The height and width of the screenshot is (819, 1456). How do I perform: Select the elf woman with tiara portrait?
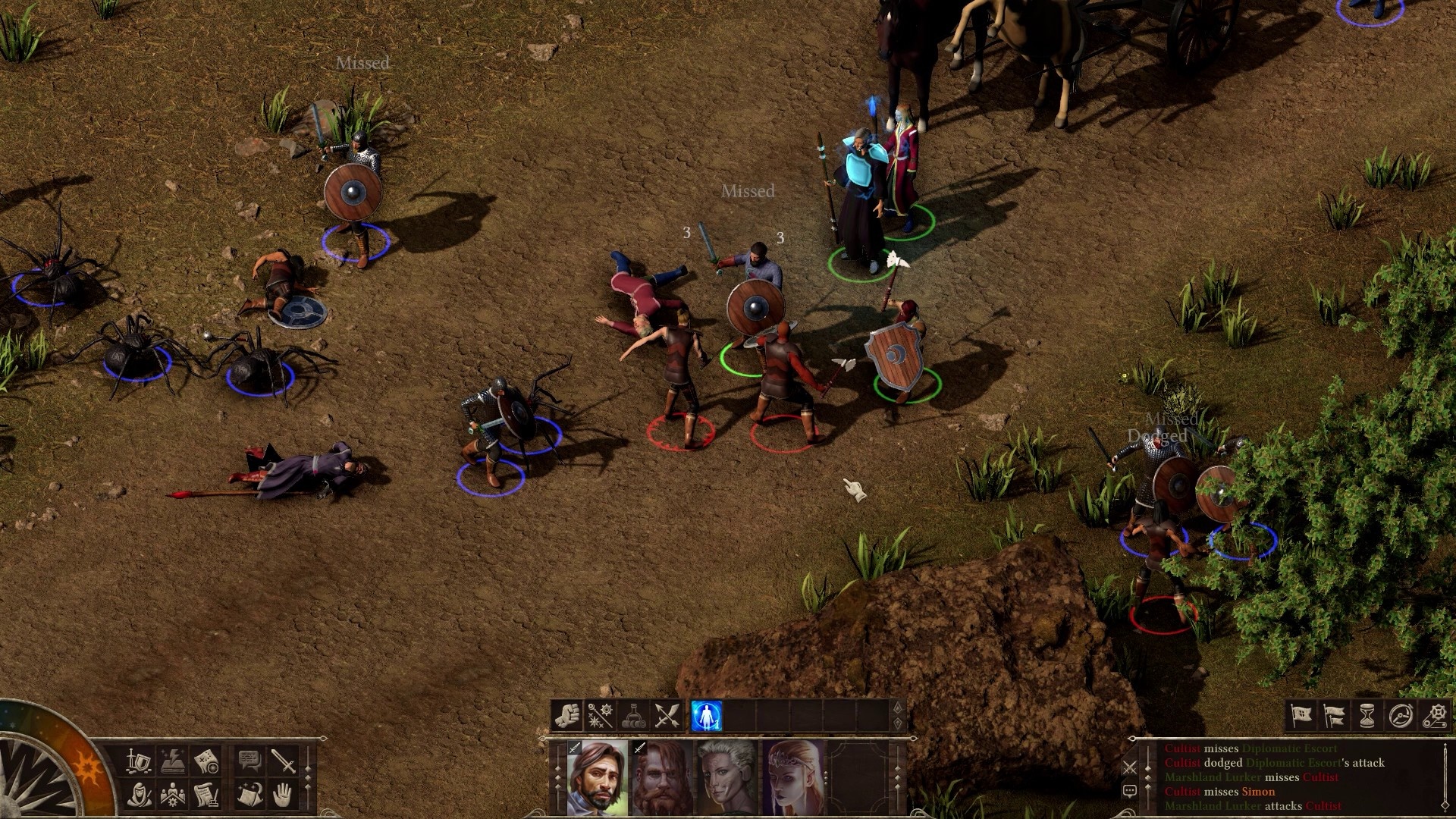(x=793, y=778)
